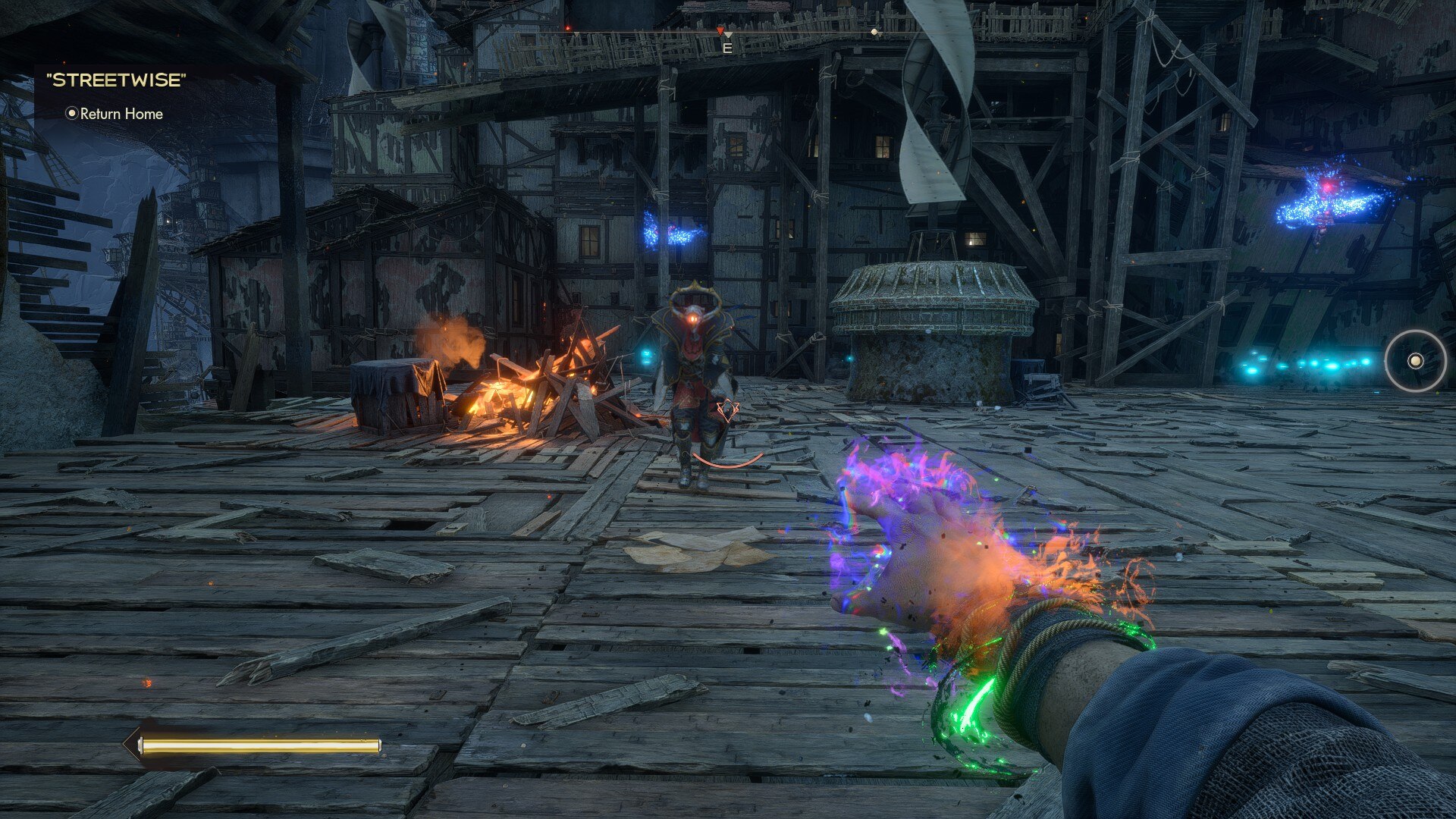Click the red enemy marker on the compass

pyautogui.click(x=720, y=30)
